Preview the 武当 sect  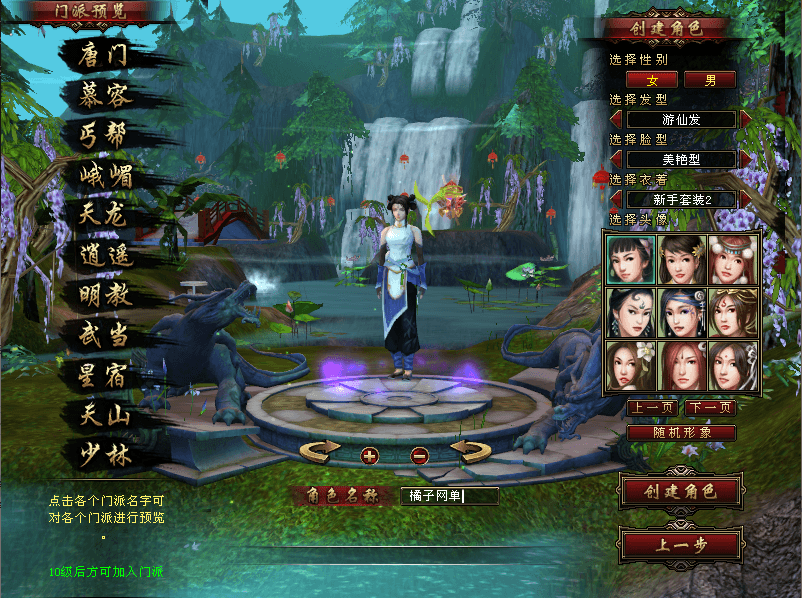(105, 334)
